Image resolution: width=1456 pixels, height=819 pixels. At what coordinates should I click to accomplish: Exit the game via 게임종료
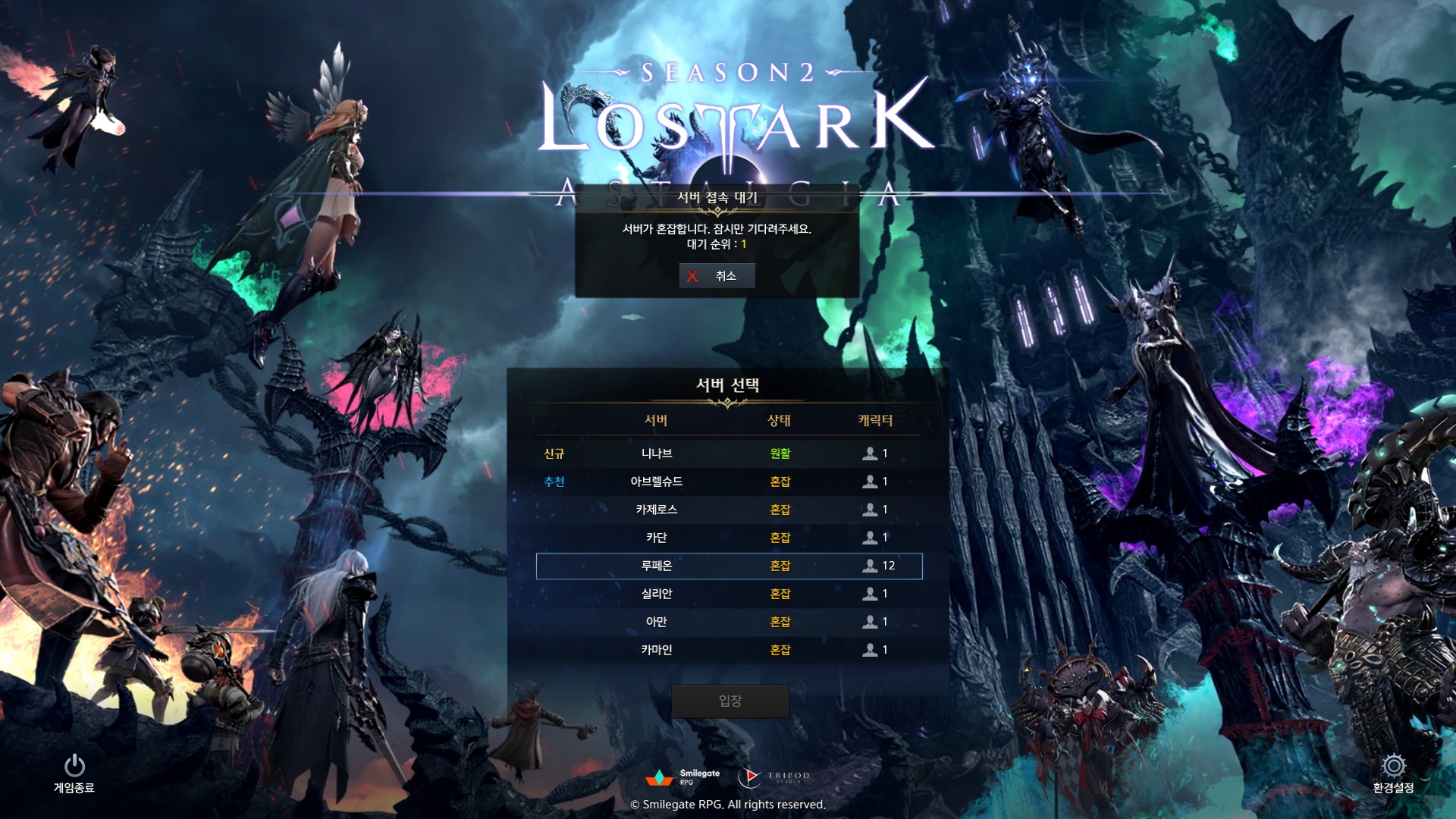coord(74,772)
